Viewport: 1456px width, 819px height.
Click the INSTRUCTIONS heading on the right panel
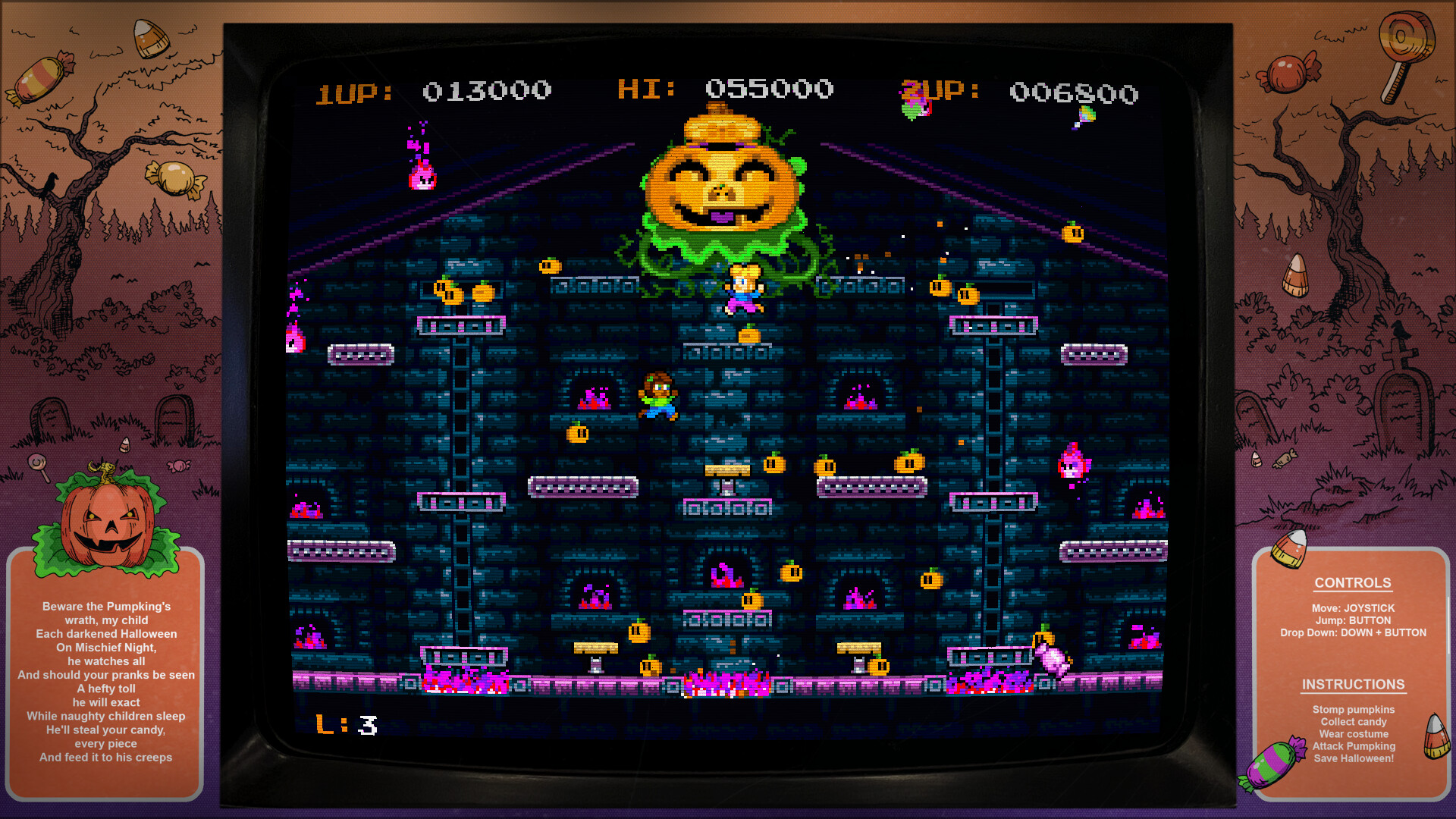pyautogui.click(x=1353, y=684)
